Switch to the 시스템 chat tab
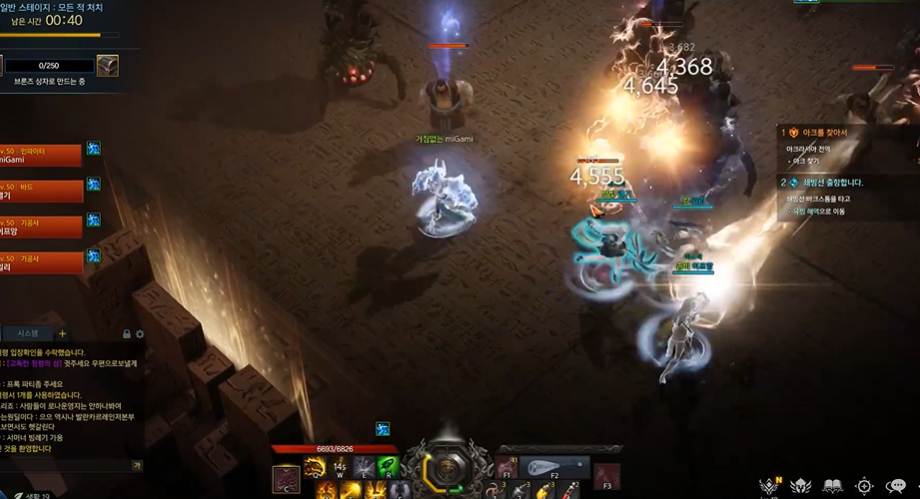 click(x=27, y=333)
